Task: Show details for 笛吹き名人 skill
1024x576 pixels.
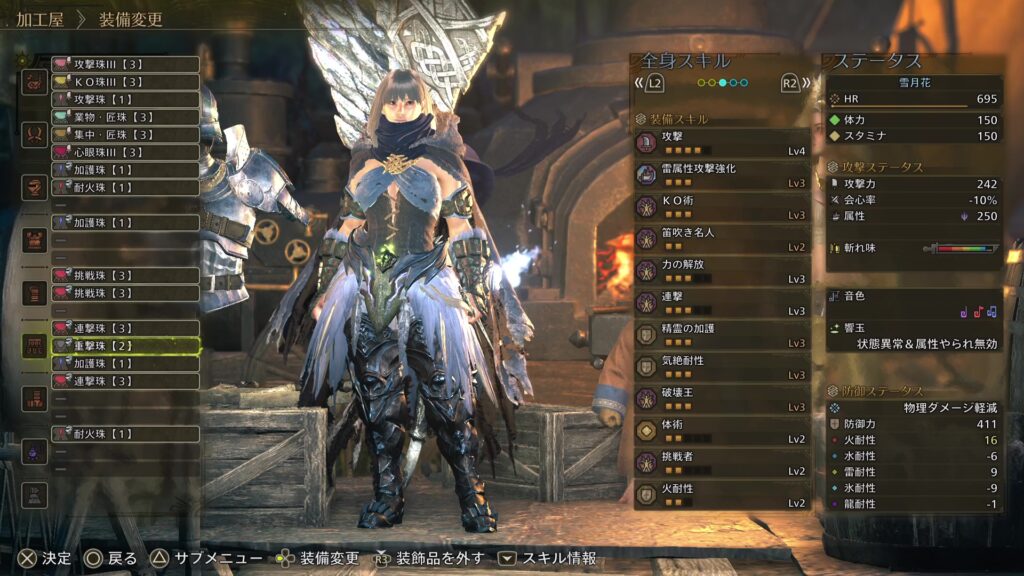Action: click(x=722, y=239)
